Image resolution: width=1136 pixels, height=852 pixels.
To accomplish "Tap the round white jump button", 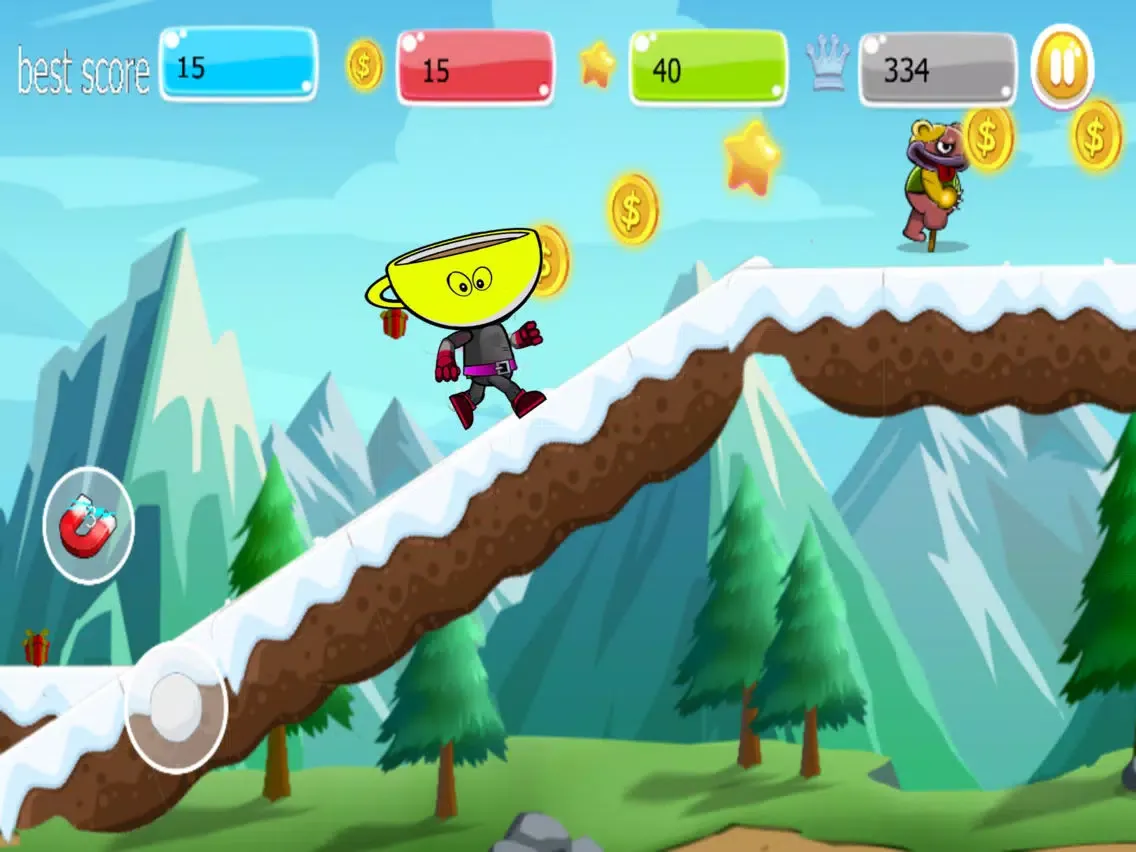I will [x=176, y=708].
